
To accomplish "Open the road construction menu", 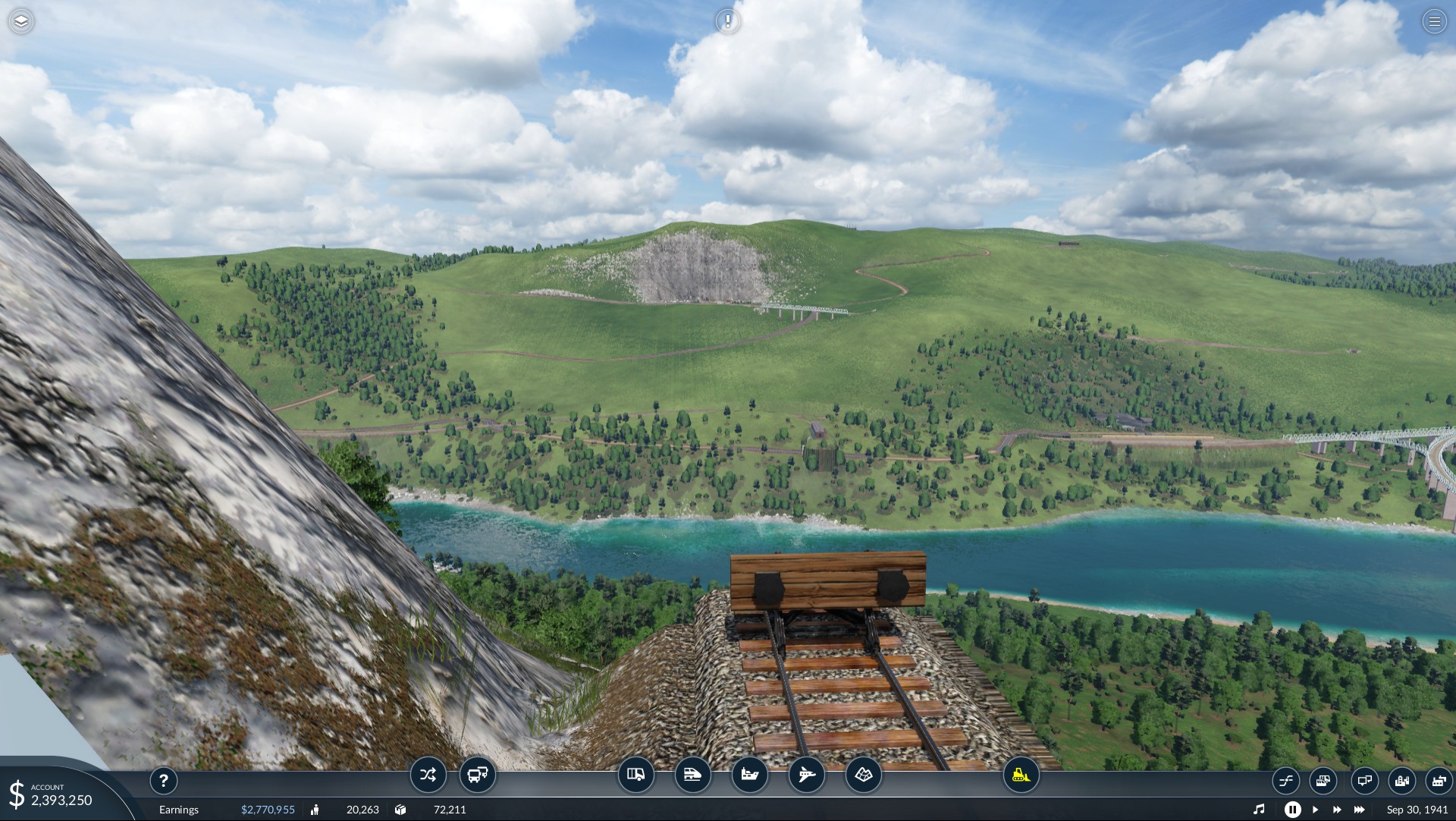I will 636,775.
